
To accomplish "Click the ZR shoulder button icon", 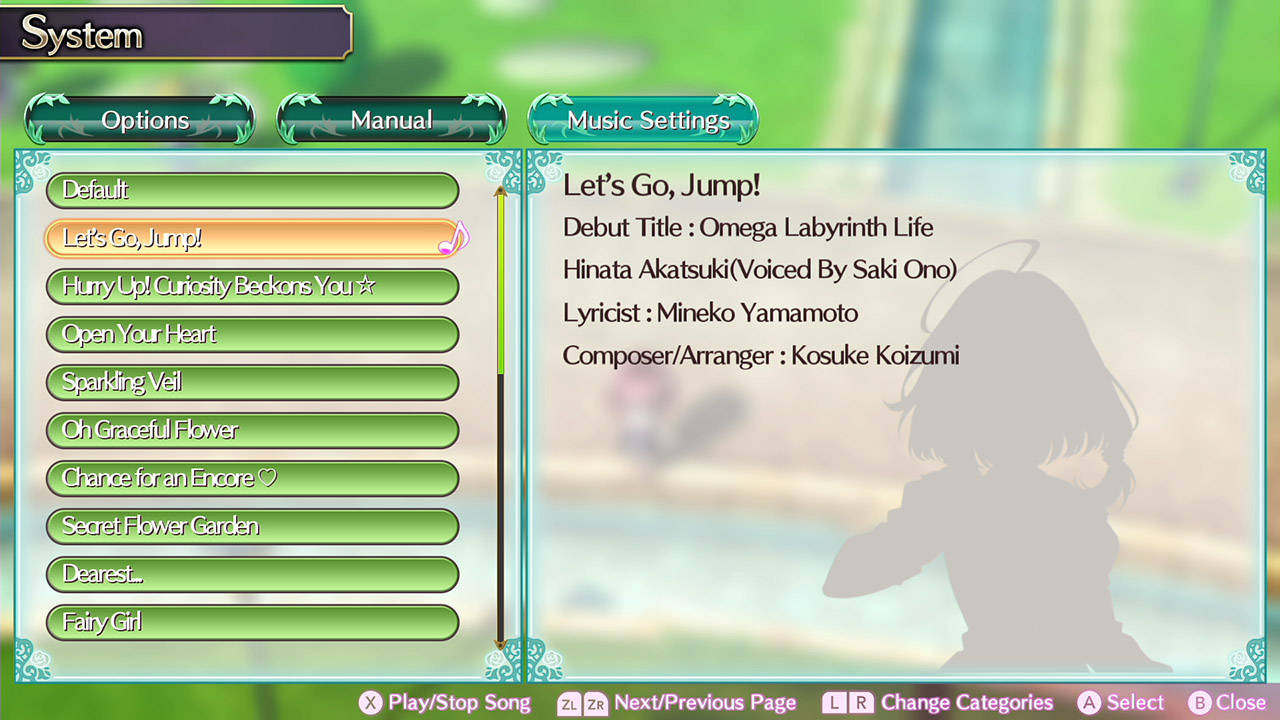I will click(x=597, y=702).
